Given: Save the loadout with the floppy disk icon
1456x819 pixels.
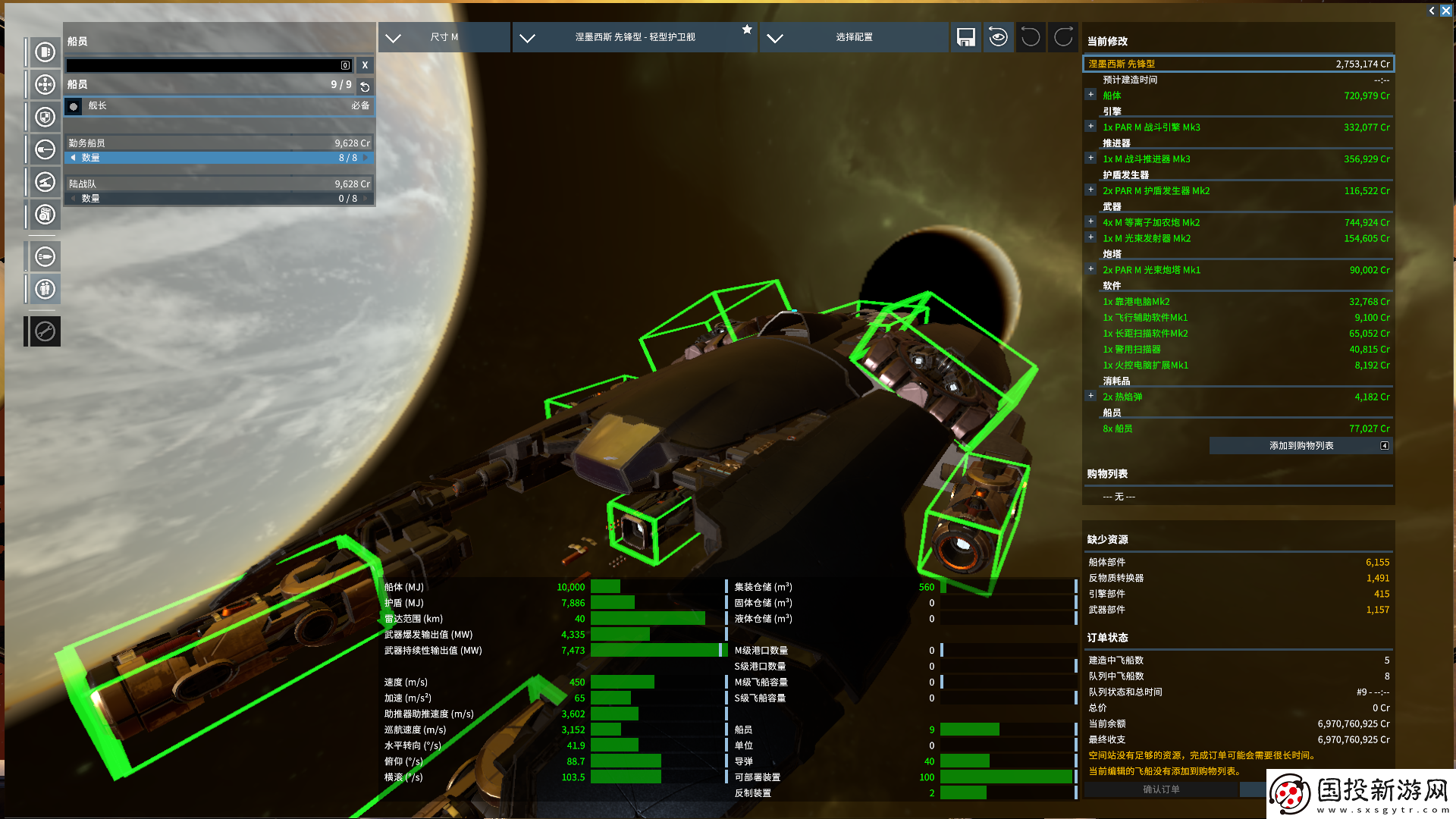Looking at the screenshot, I should (x=965, y=37).
